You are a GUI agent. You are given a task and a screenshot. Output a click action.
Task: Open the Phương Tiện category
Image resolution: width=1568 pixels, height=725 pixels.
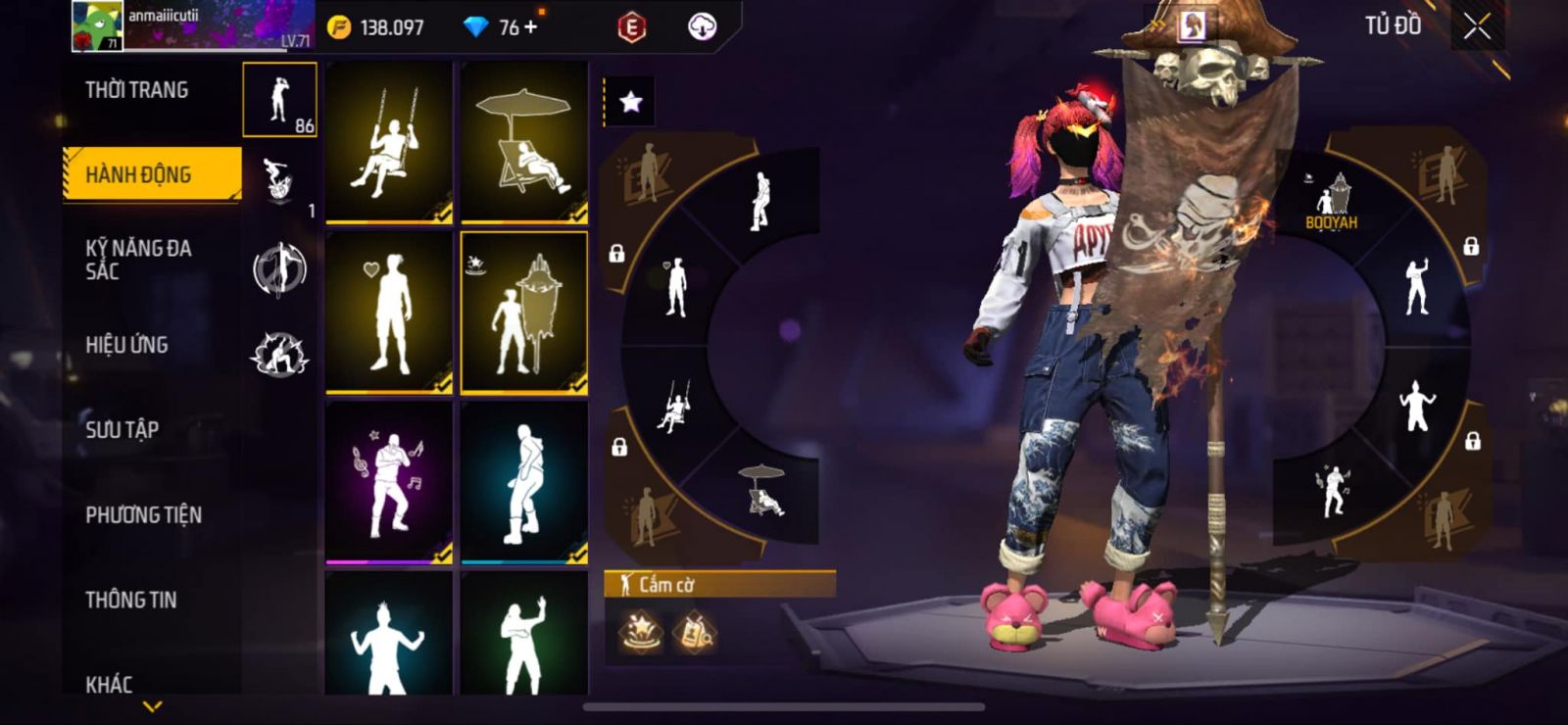click(x=143, y=514)
